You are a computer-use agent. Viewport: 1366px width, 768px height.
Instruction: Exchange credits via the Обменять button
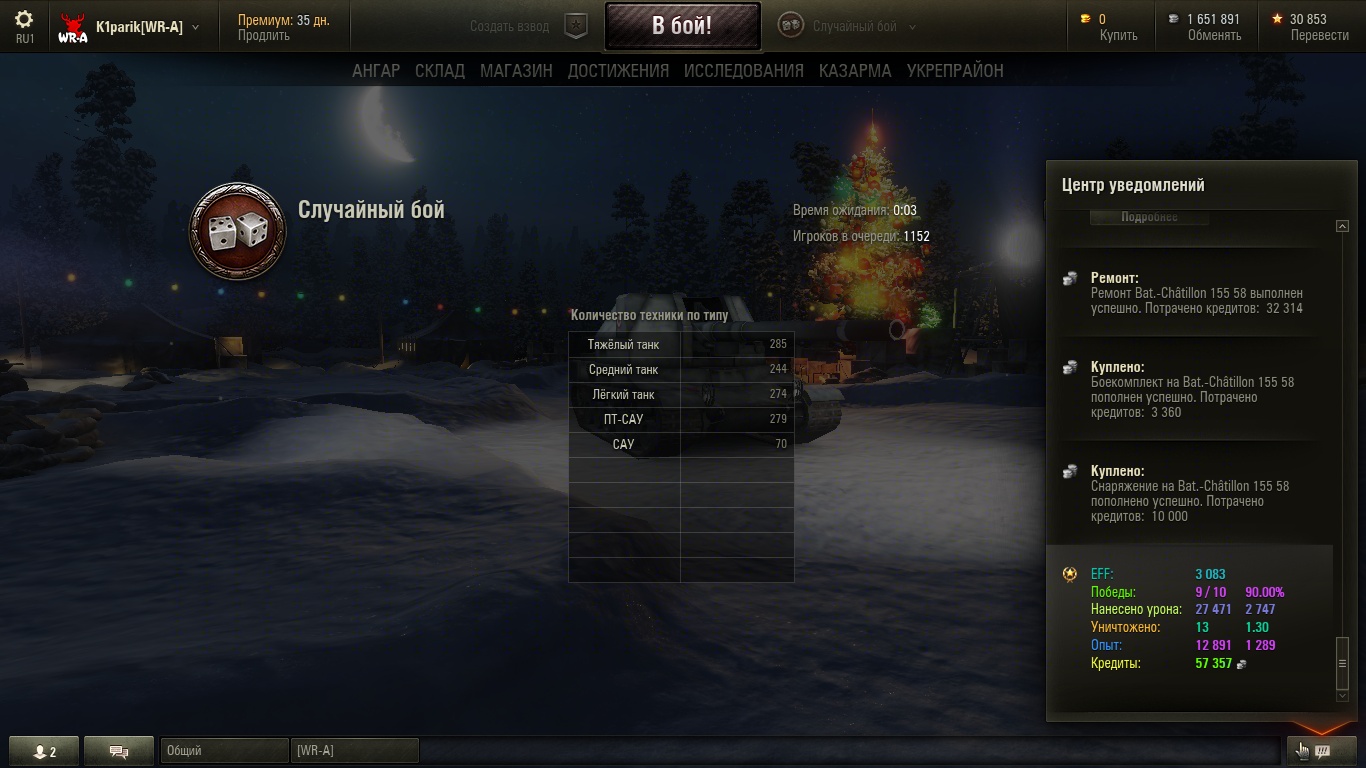(x=1214, y=36)
